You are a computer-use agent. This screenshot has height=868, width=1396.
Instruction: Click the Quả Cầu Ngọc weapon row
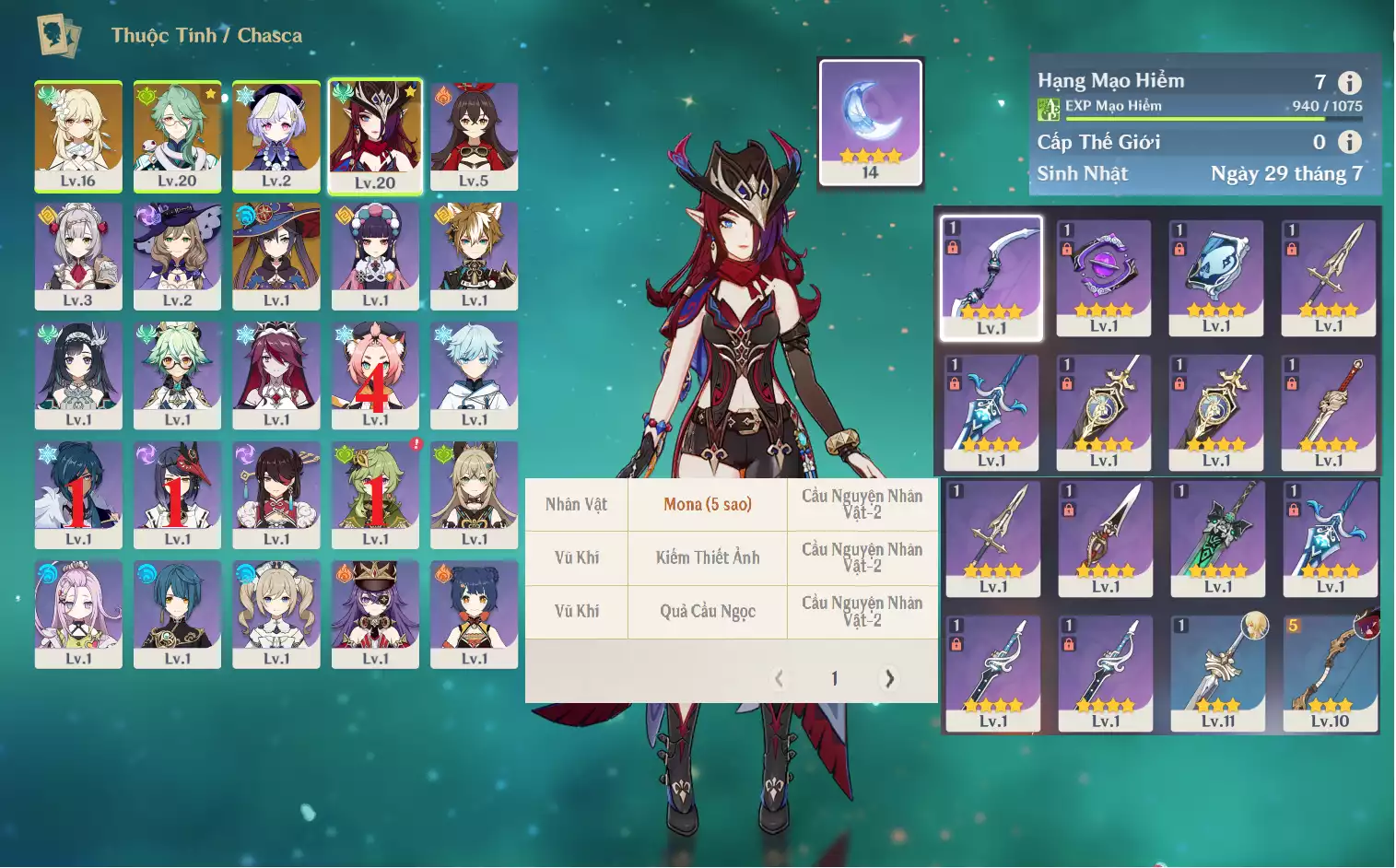click(708, 611)
